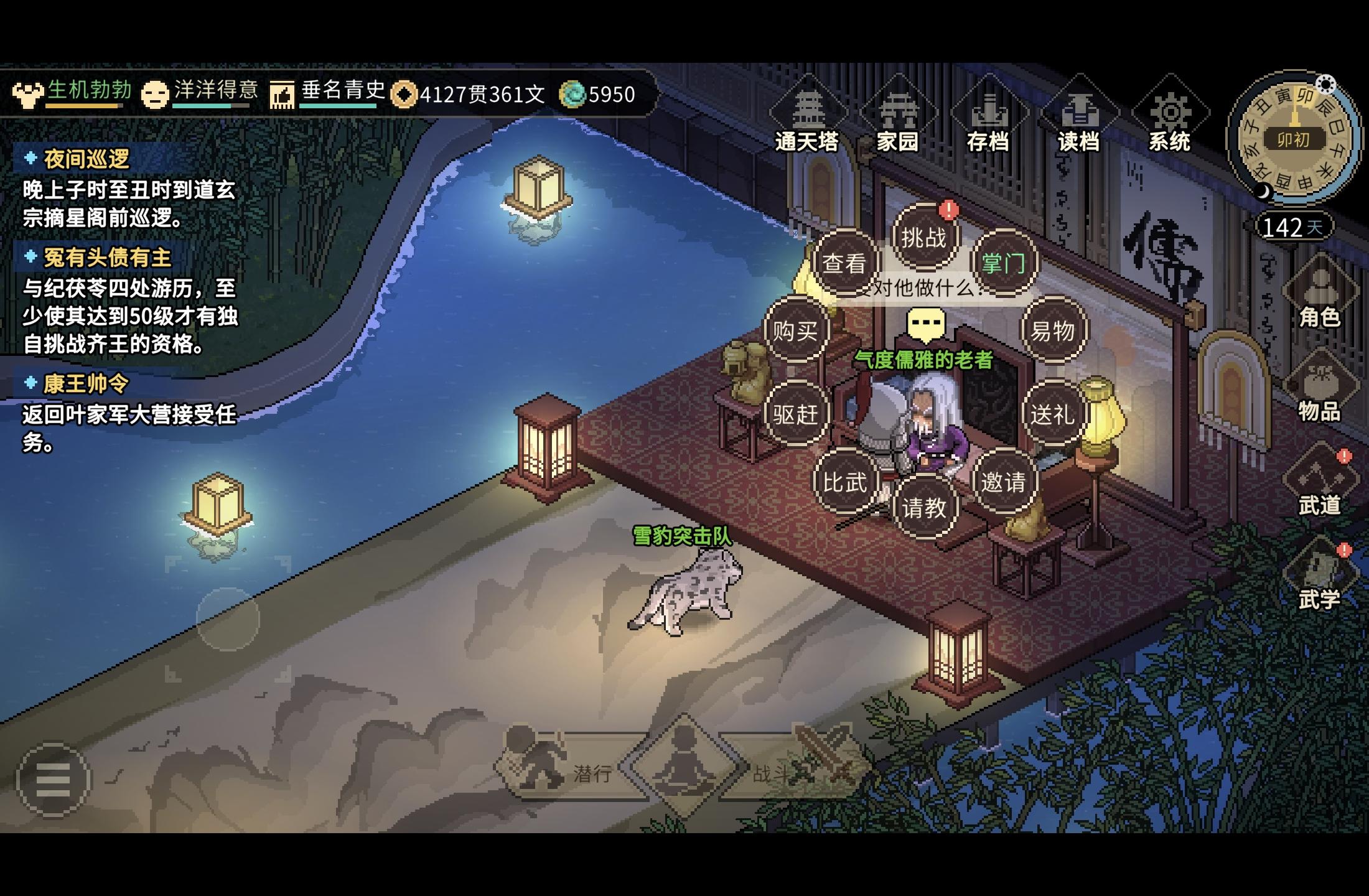
Task: Invite the elder with 邀请
Action: (x=1003, y=482)
